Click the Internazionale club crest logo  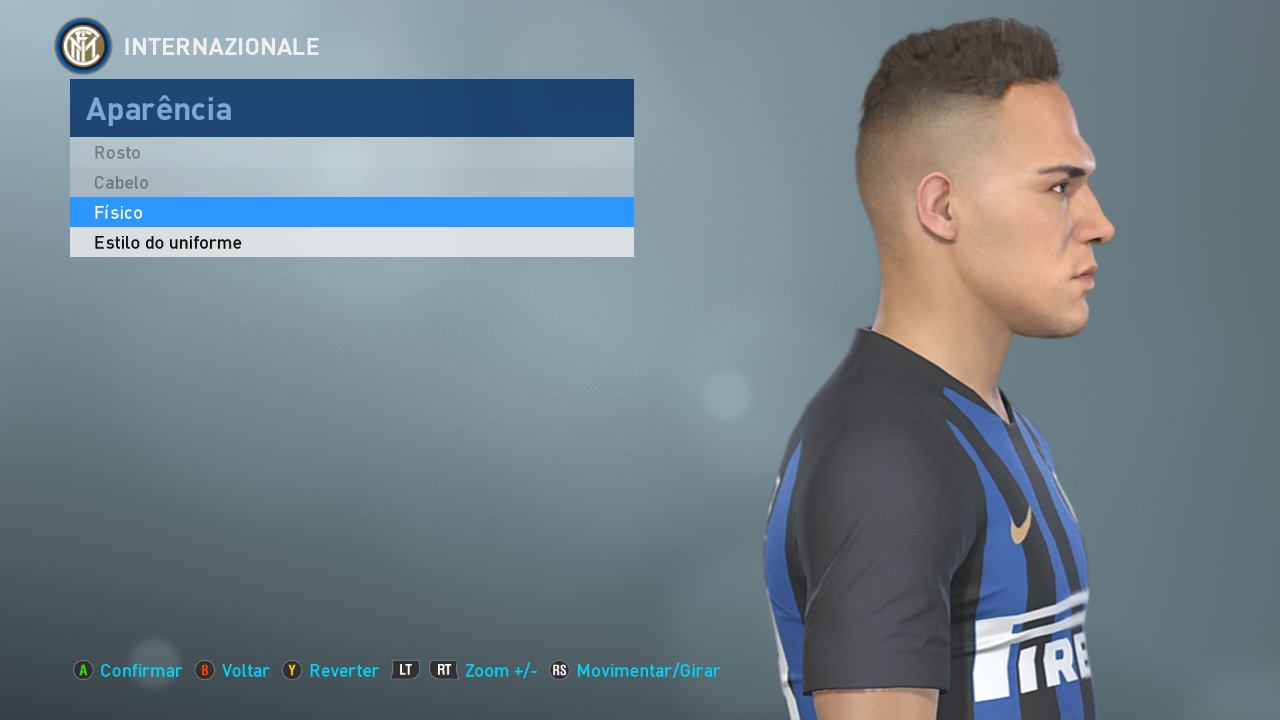tap(82, 45)
